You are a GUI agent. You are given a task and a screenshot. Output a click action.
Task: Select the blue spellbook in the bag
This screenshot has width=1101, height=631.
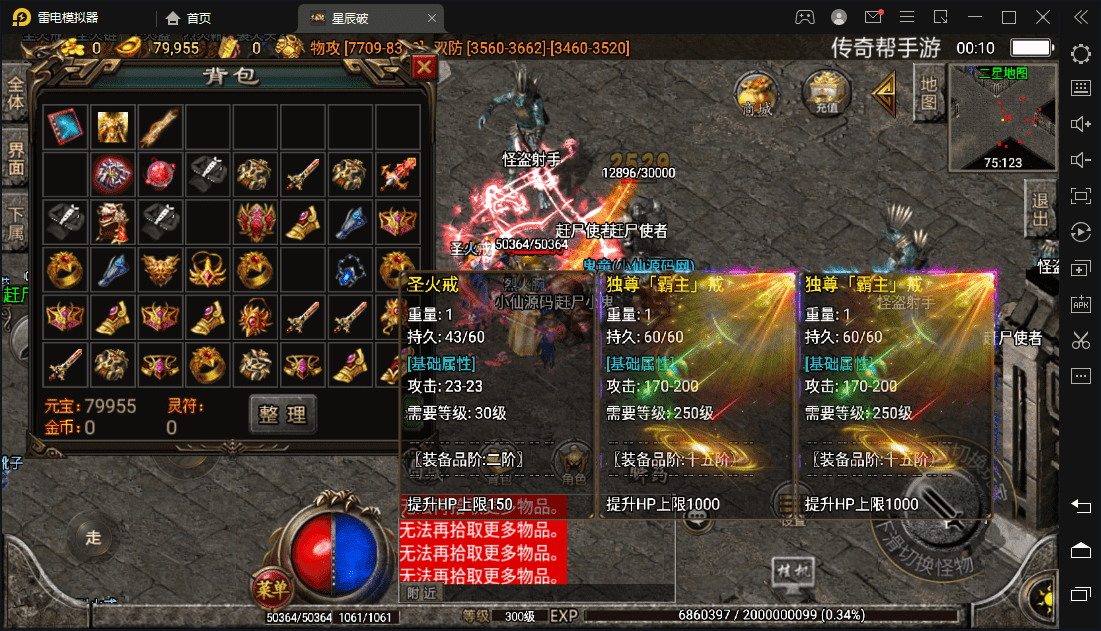click(x=64, y=126)
